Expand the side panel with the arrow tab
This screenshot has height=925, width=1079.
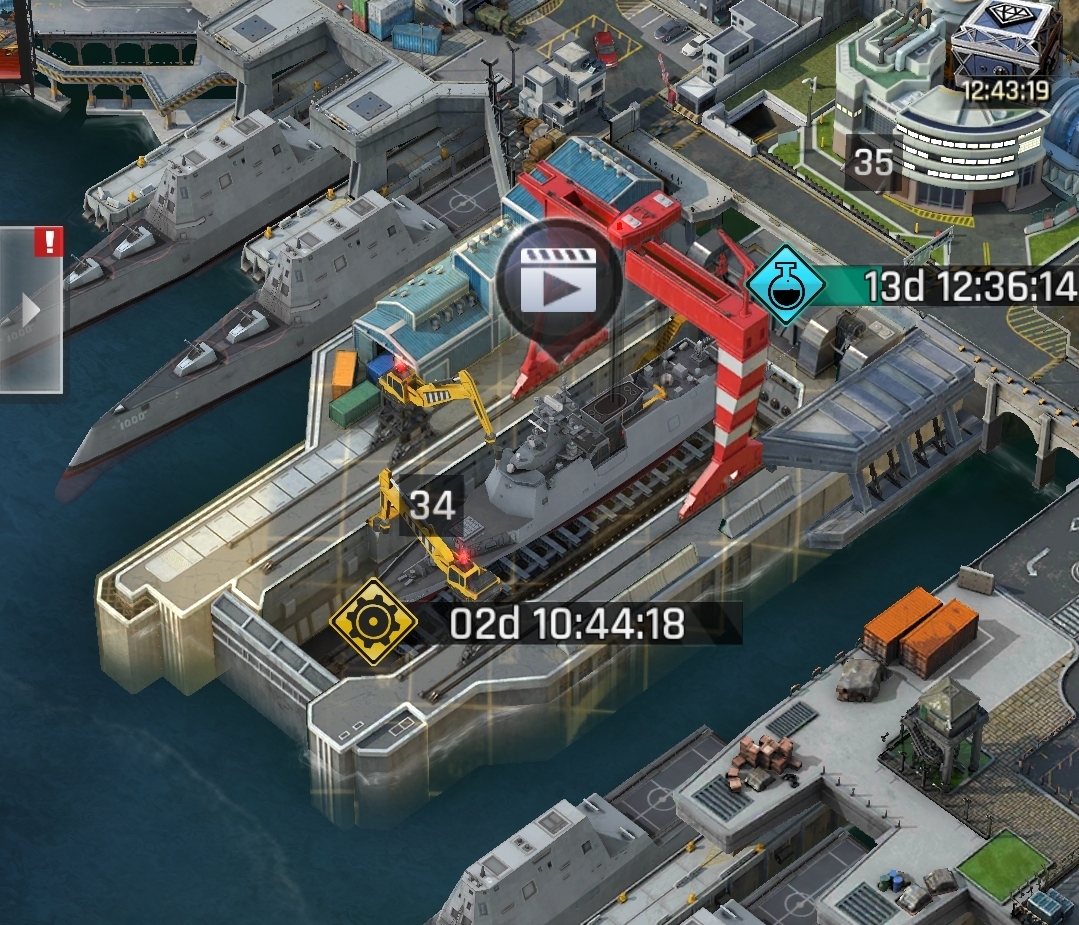pyautogui.click(x=30, y=310)
